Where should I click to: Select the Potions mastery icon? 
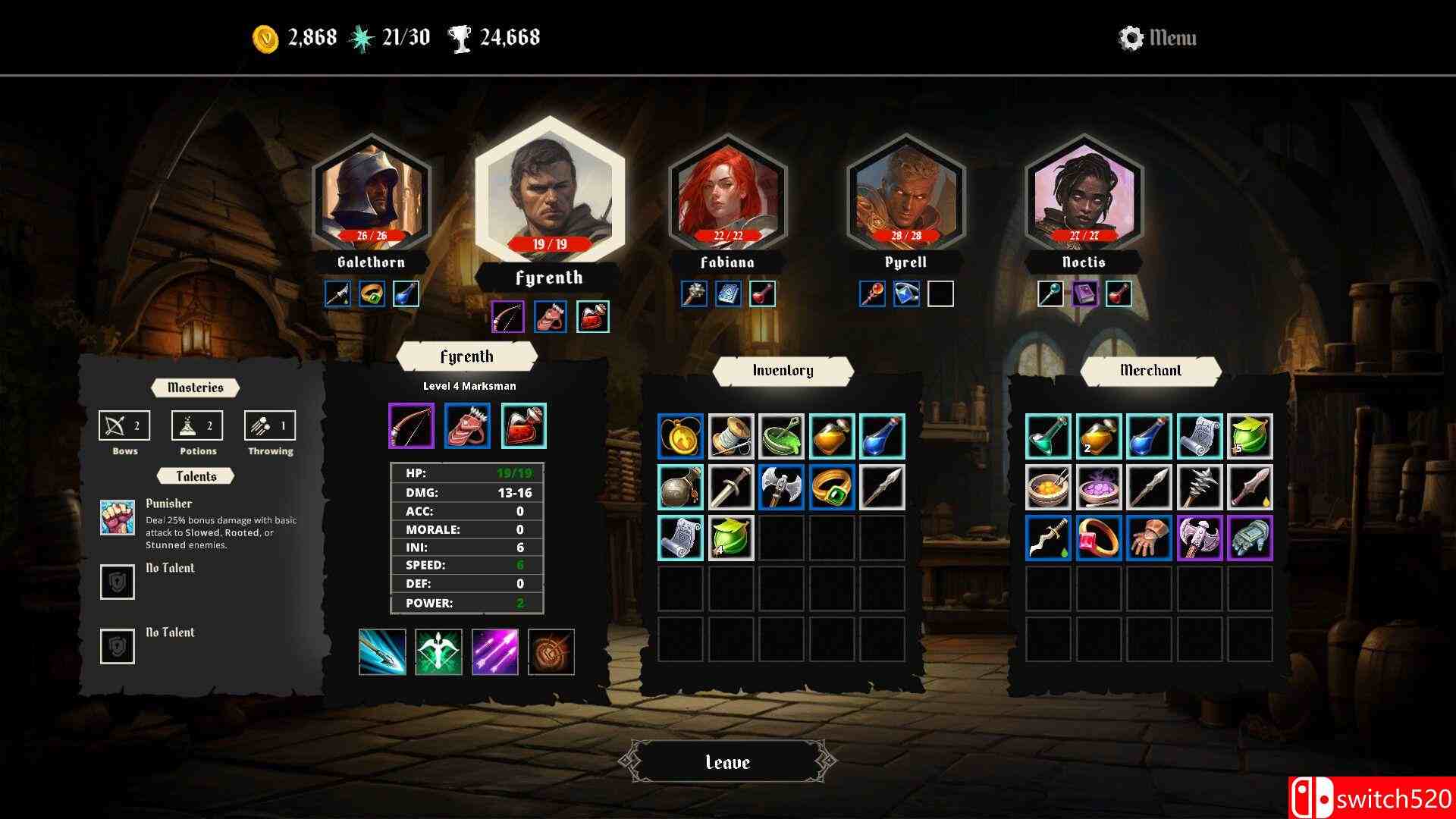coord(196,425)
